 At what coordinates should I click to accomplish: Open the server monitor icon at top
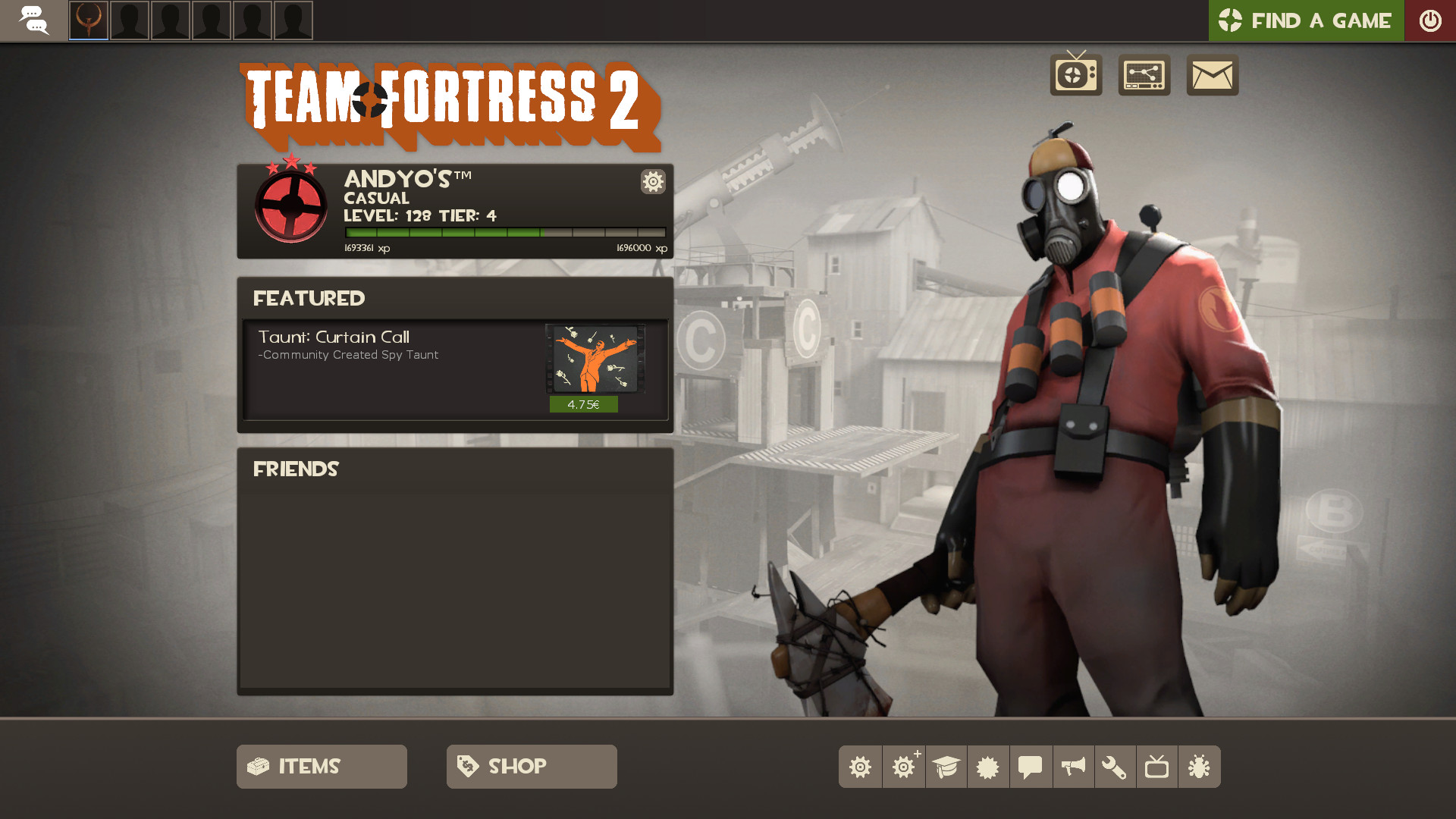[1144, 75]
